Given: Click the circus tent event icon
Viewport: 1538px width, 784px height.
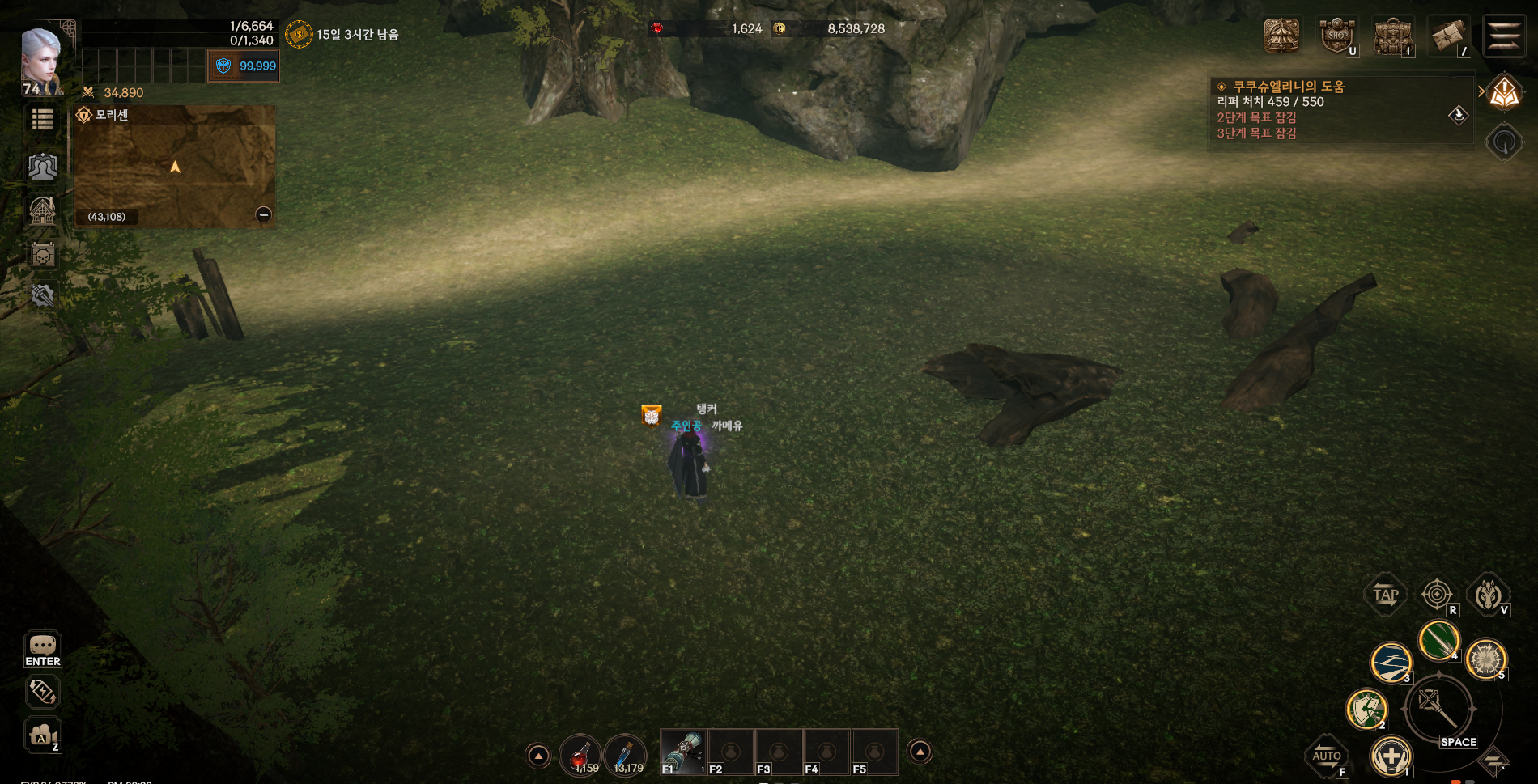Looking at the screenshot, I should point(1281,36).
